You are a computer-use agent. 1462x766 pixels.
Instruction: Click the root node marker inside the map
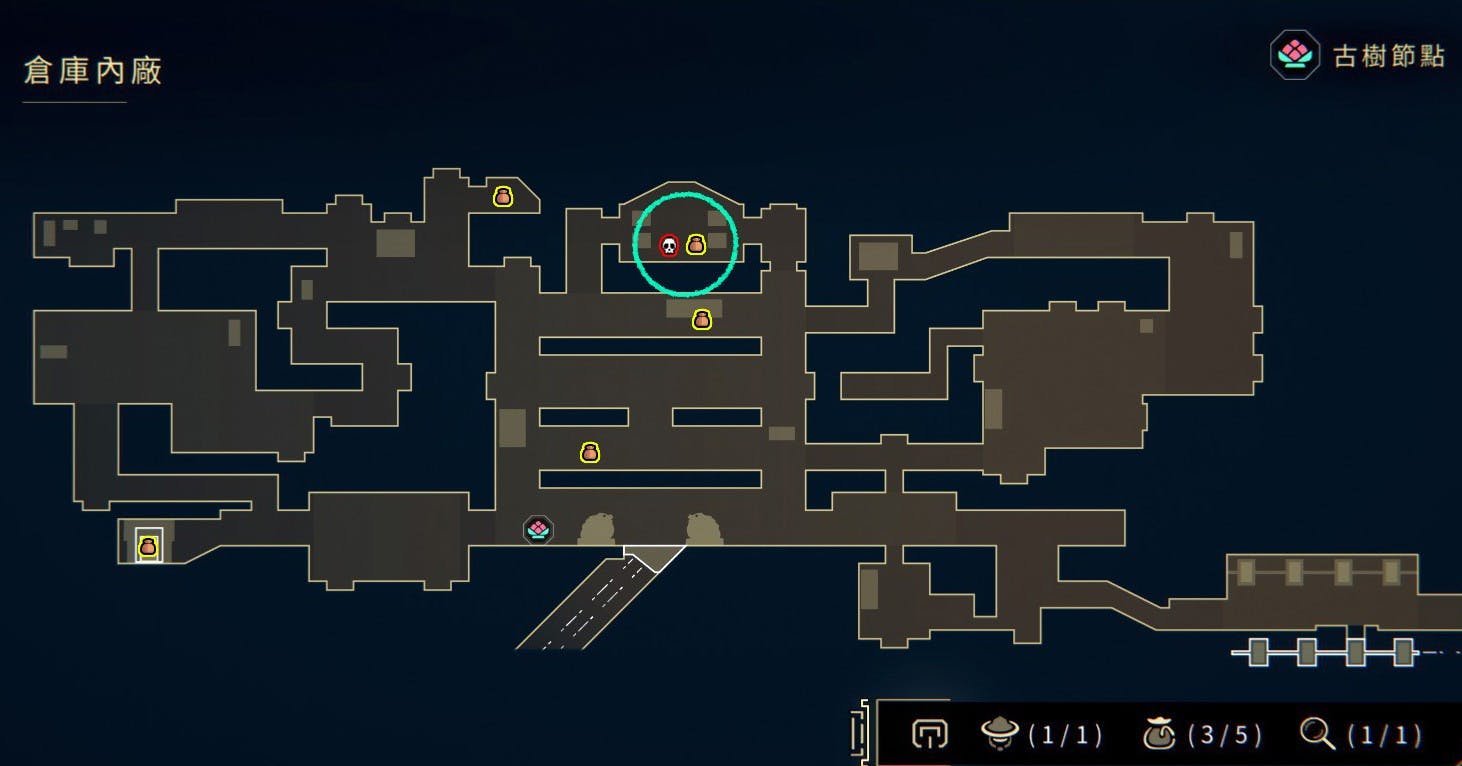538,529
